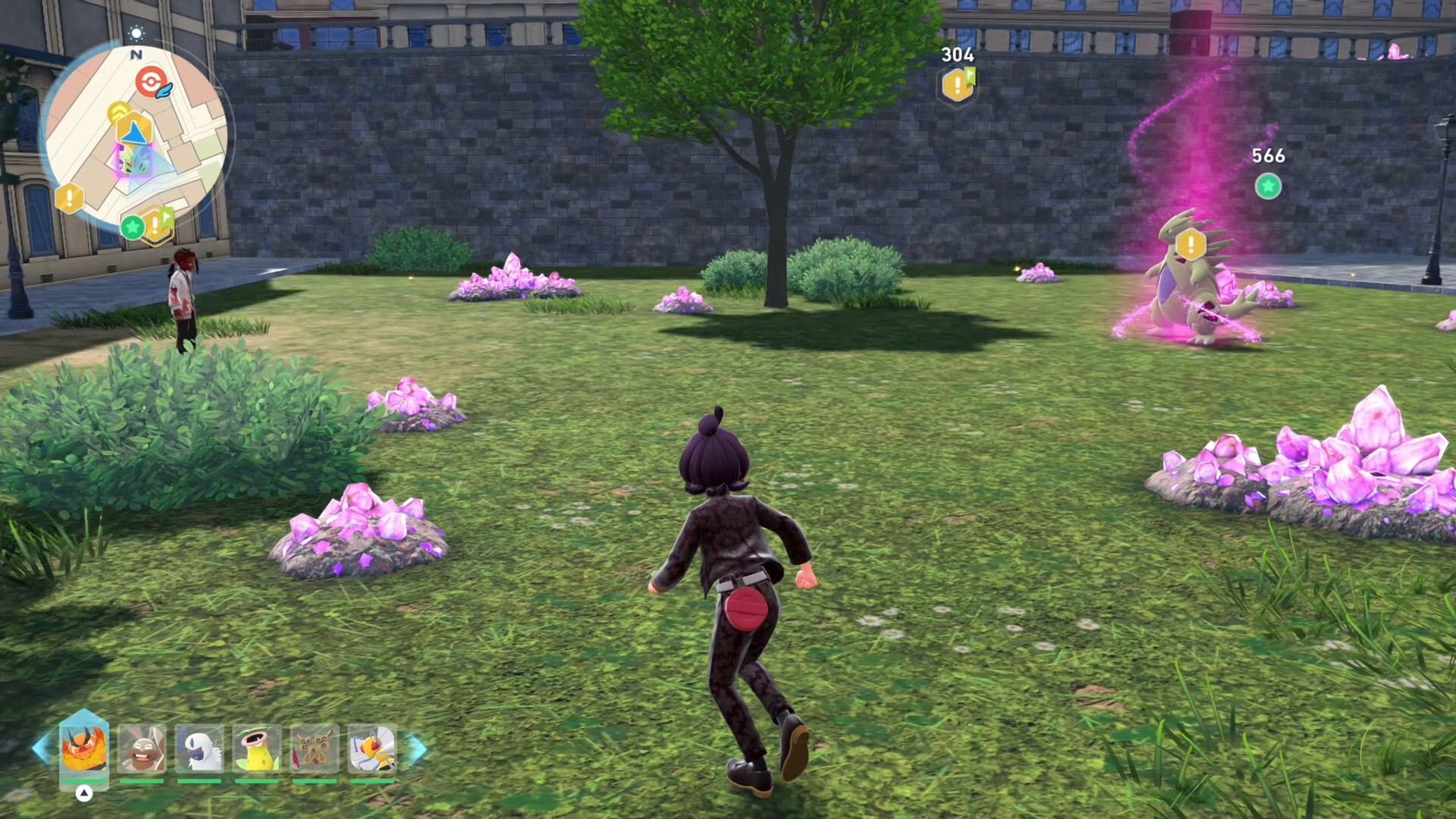The height and width of the screenshot is (819, 1456).
Task: Choose Diggersby from the party lineup
Action: coord(142,748)
